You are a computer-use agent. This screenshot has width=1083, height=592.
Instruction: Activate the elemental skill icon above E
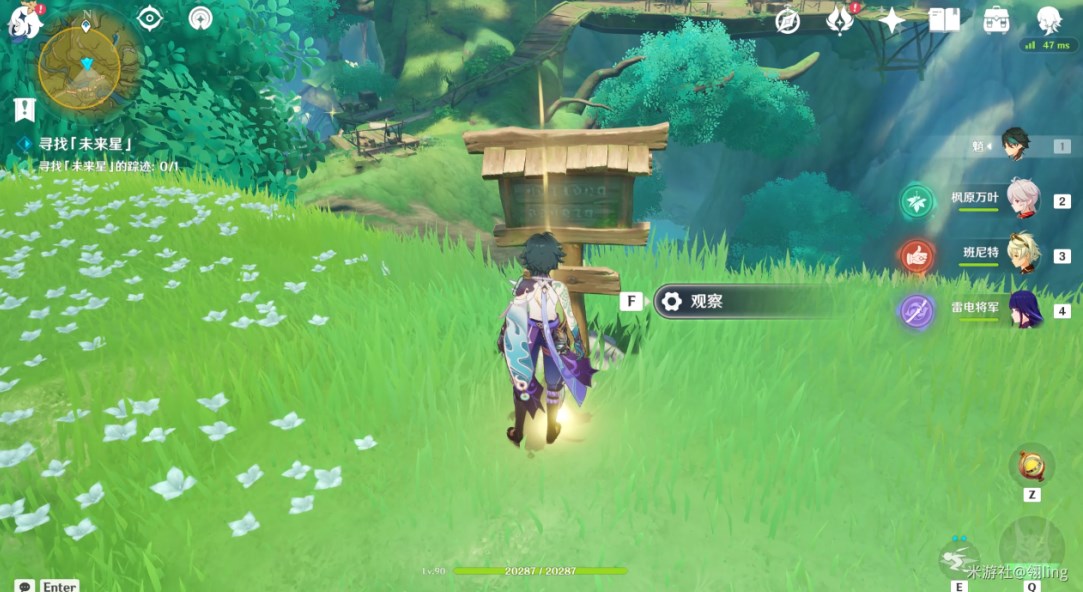pyautogui.click(x=959, y=556)
